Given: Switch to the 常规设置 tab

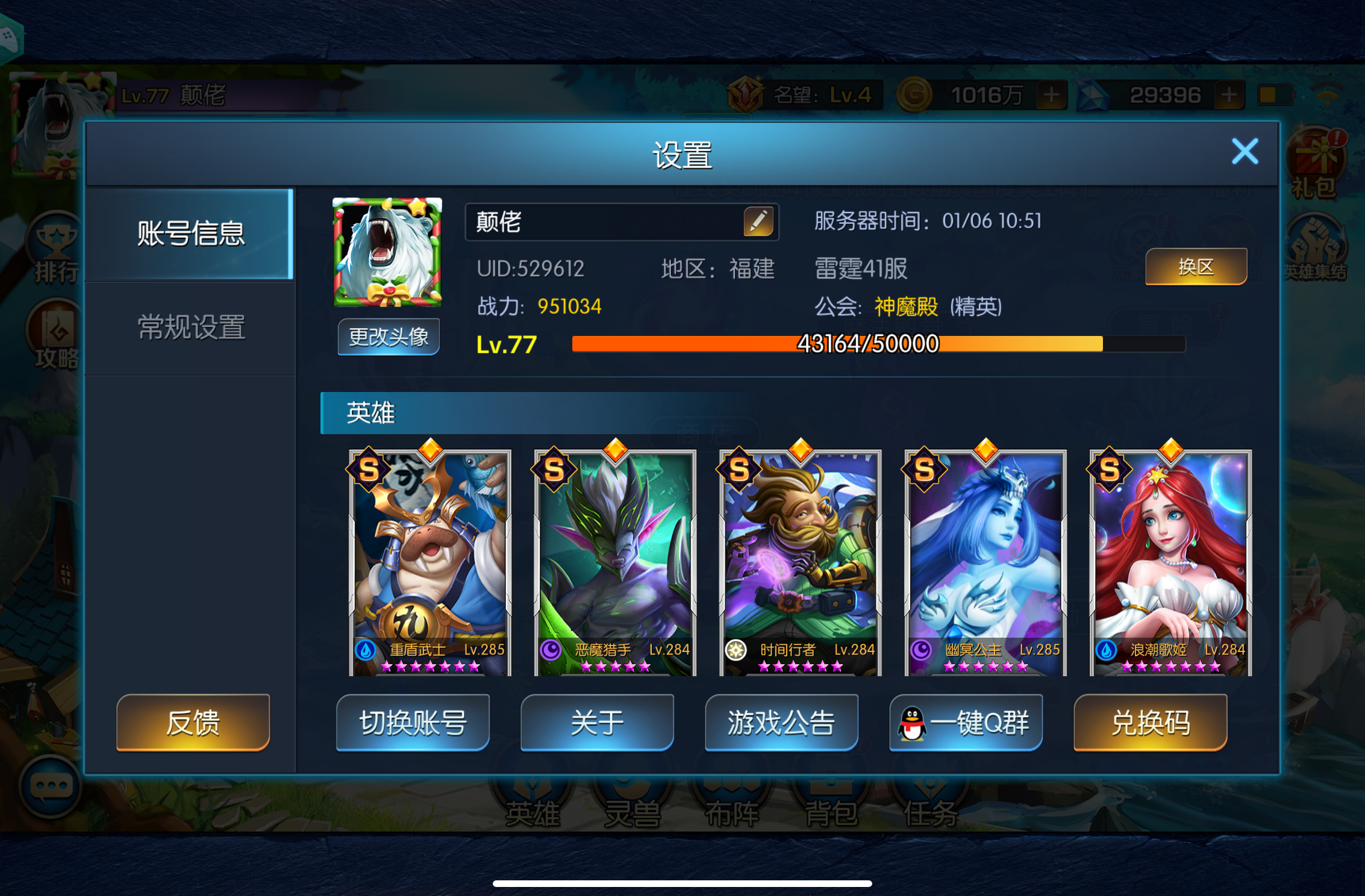Looking at the screenshot, I should pyautogui.click(x=190, y=327).
